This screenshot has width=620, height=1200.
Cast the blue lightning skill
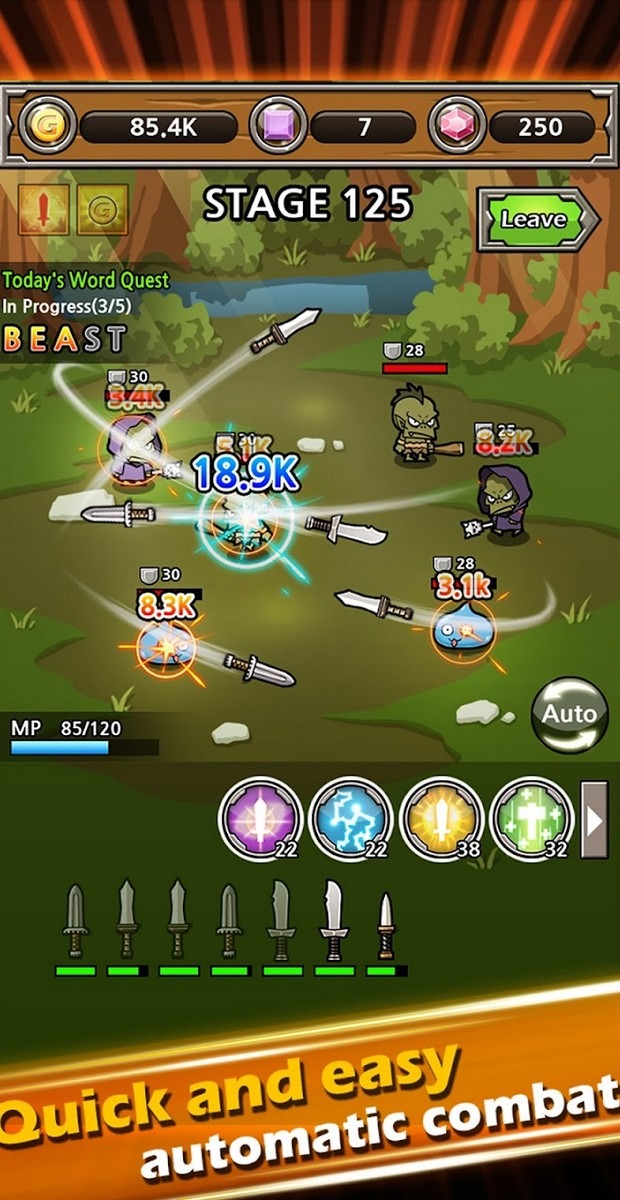pyautogui.click(x=350, y=818)
